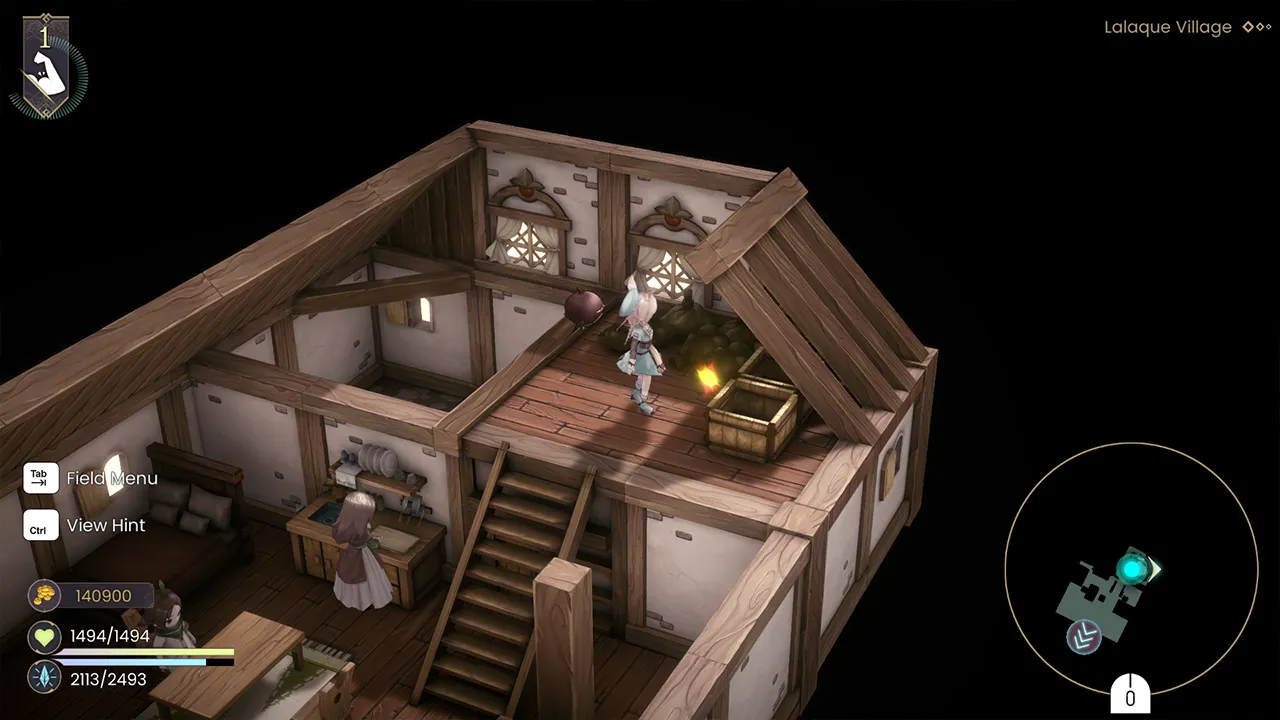Click the flexed arm strength banner icon

(x=50, y=70)
